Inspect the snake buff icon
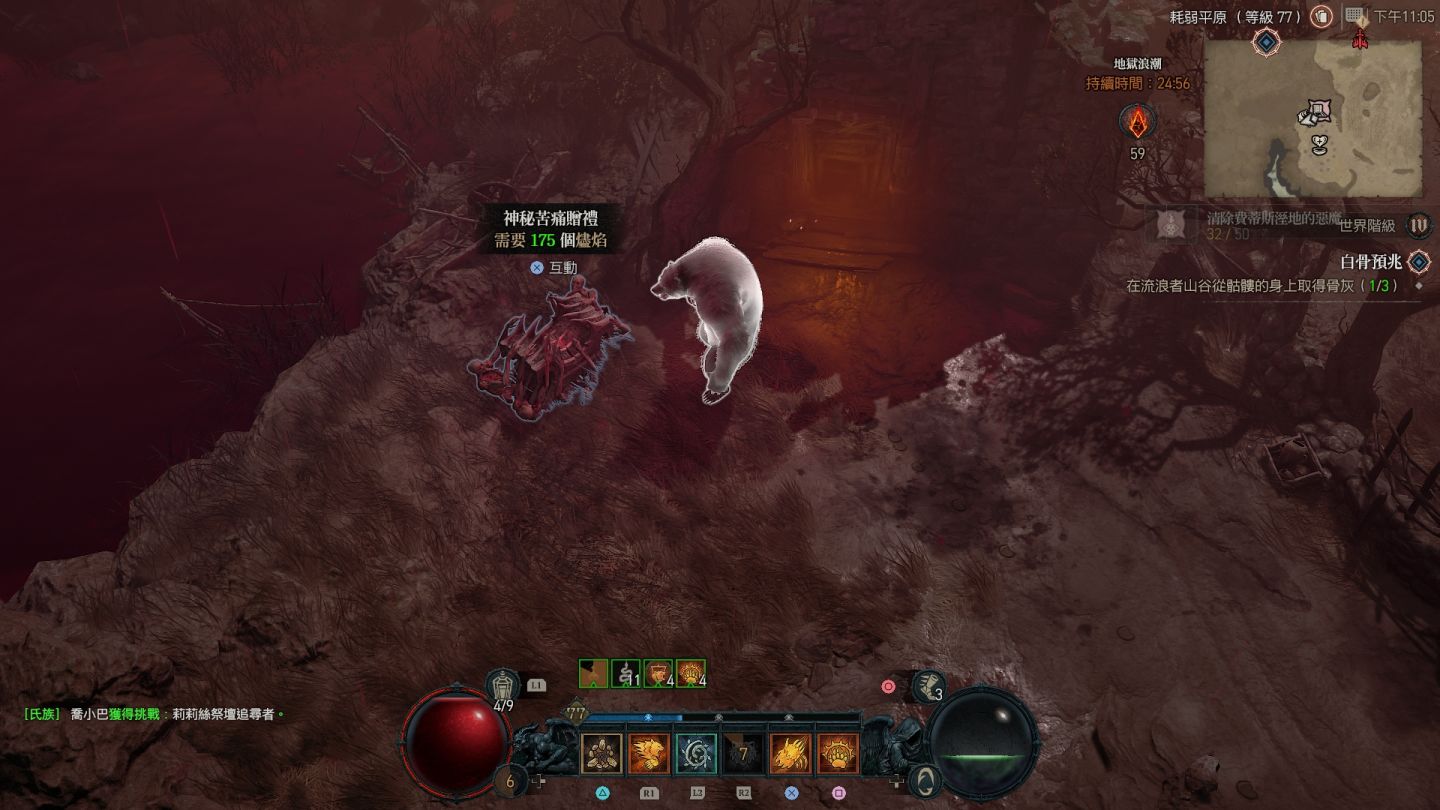Viewport: 1440px width, 810px height. [x=626, y=674]
